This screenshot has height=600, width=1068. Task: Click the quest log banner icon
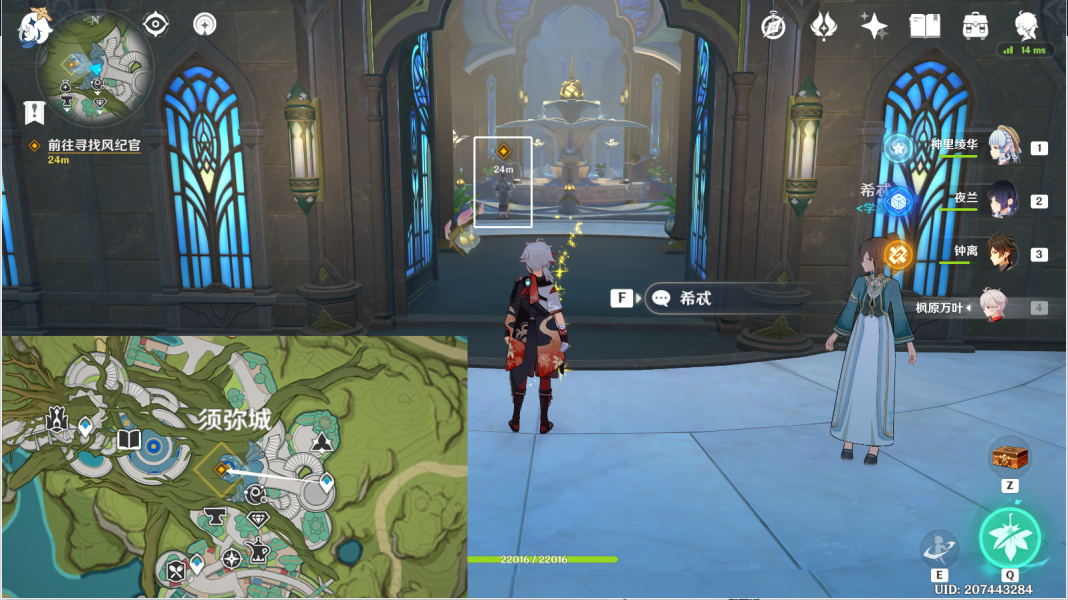(35, 112)
